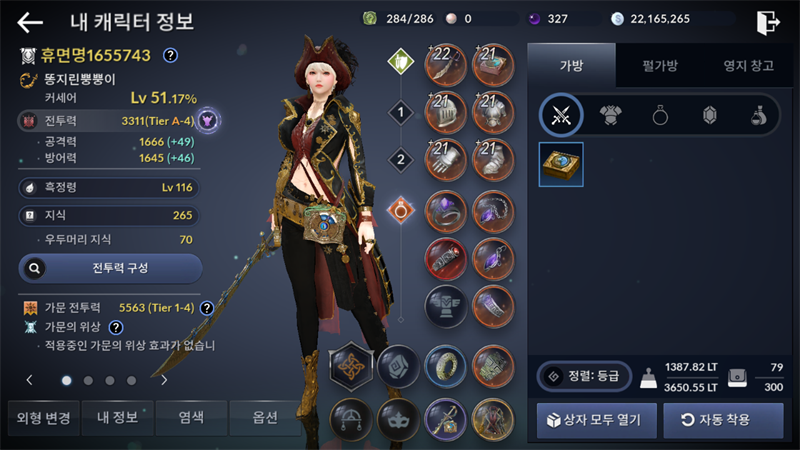The image size is (800, 450).
Task: Exit via the door icon
Action: (768, 22)
